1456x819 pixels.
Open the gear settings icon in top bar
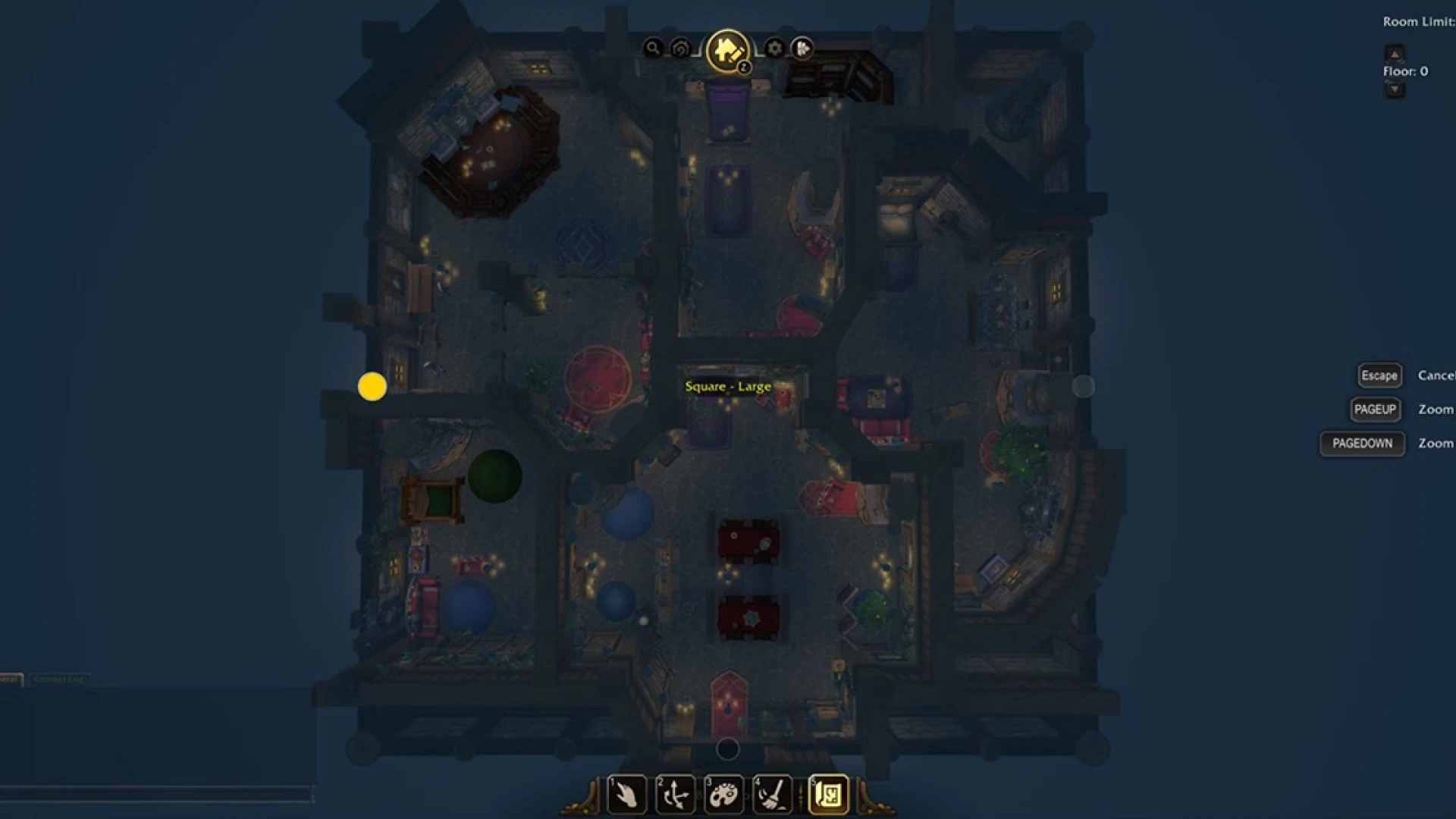coord(773,48)
